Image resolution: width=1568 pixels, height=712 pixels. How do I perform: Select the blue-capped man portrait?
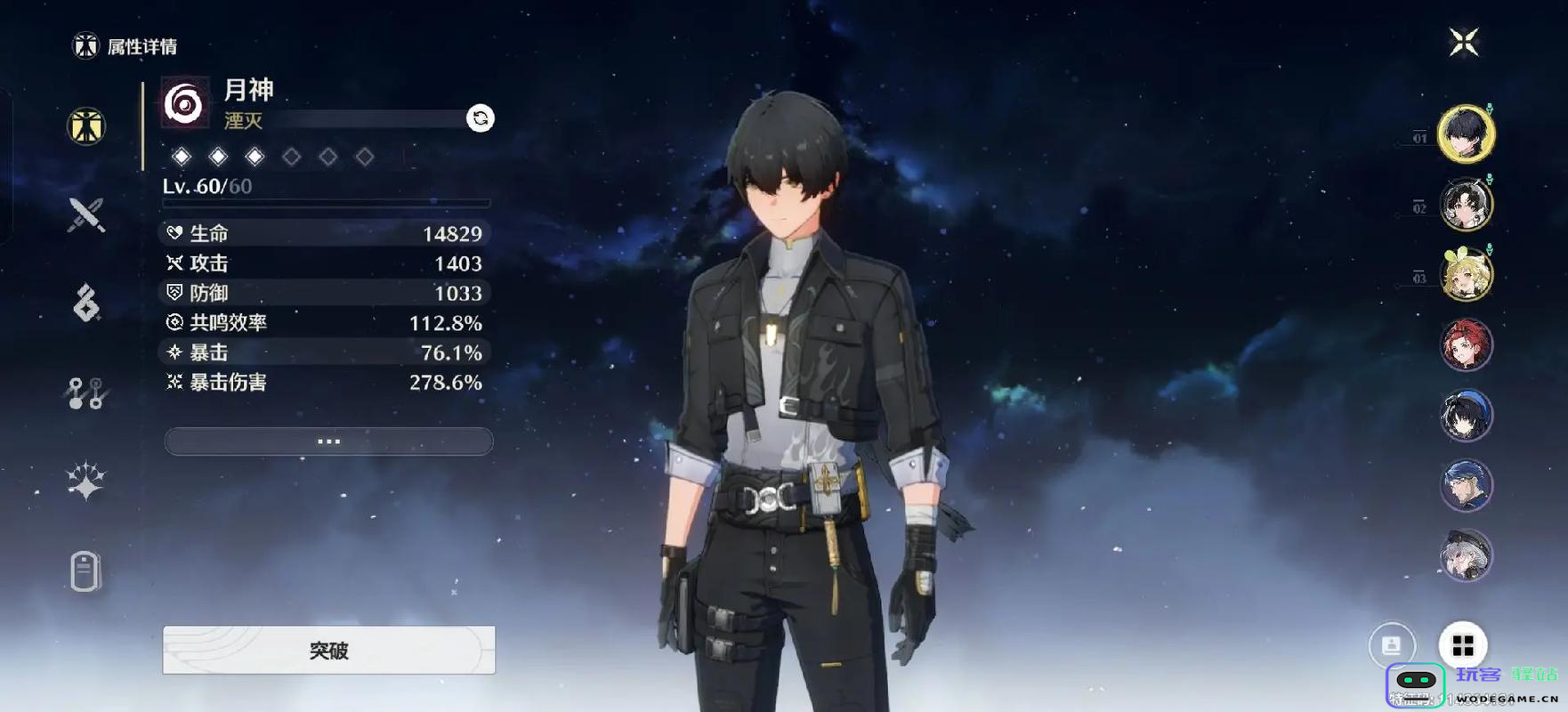point(1466,486)
